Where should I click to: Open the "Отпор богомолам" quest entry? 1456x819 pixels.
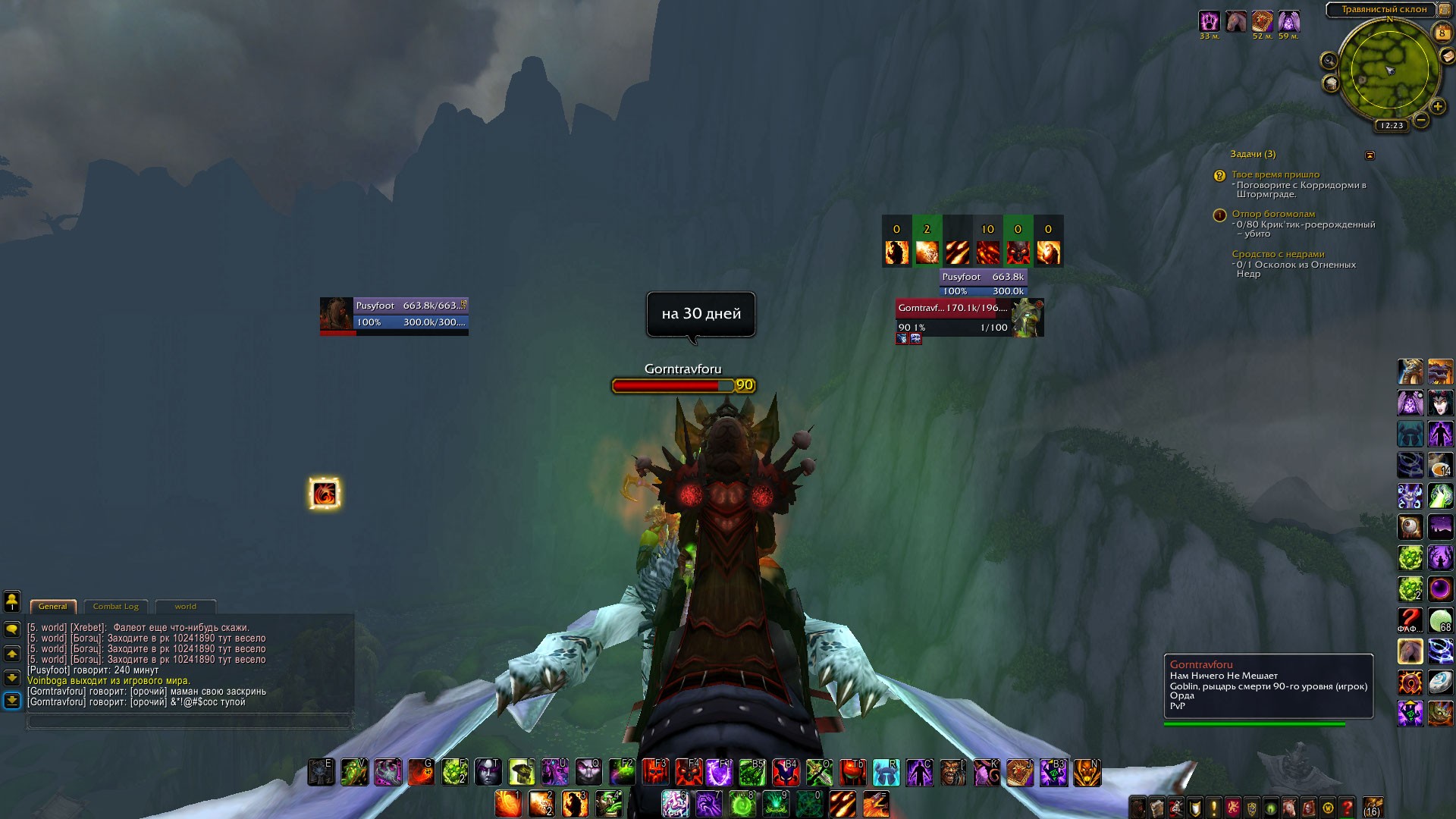point(1273,215)
